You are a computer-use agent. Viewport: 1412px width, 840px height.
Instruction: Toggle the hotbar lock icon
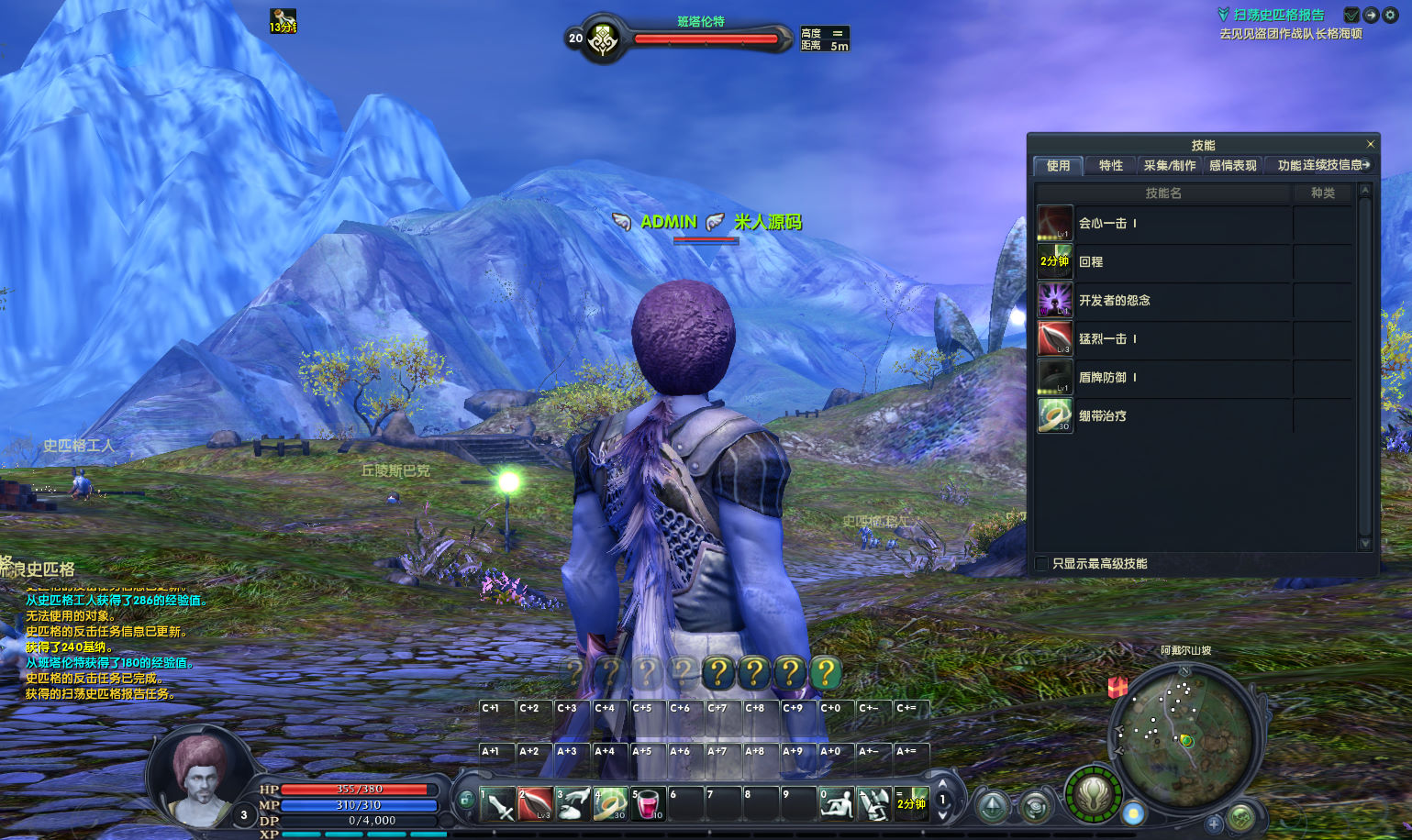point(466,800)
